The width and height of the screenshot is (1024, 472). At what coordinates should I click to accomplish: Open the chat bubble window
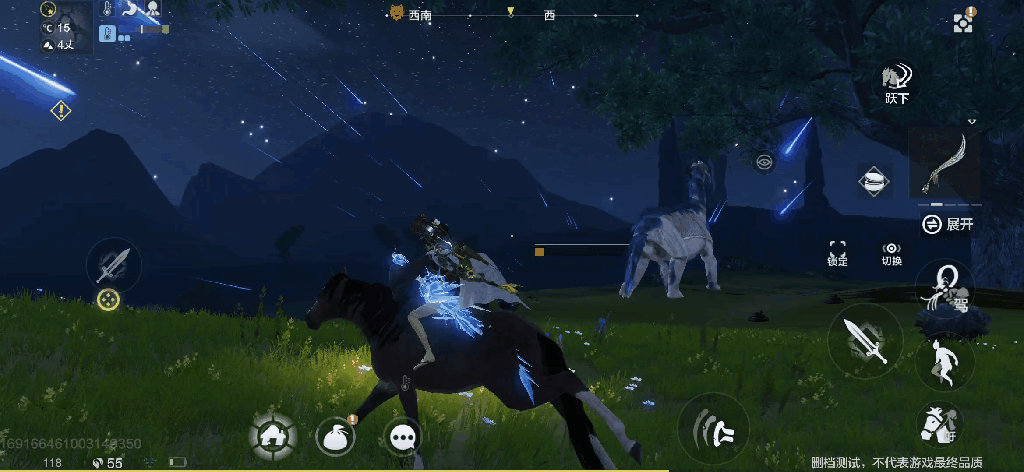tap(402, 436)
